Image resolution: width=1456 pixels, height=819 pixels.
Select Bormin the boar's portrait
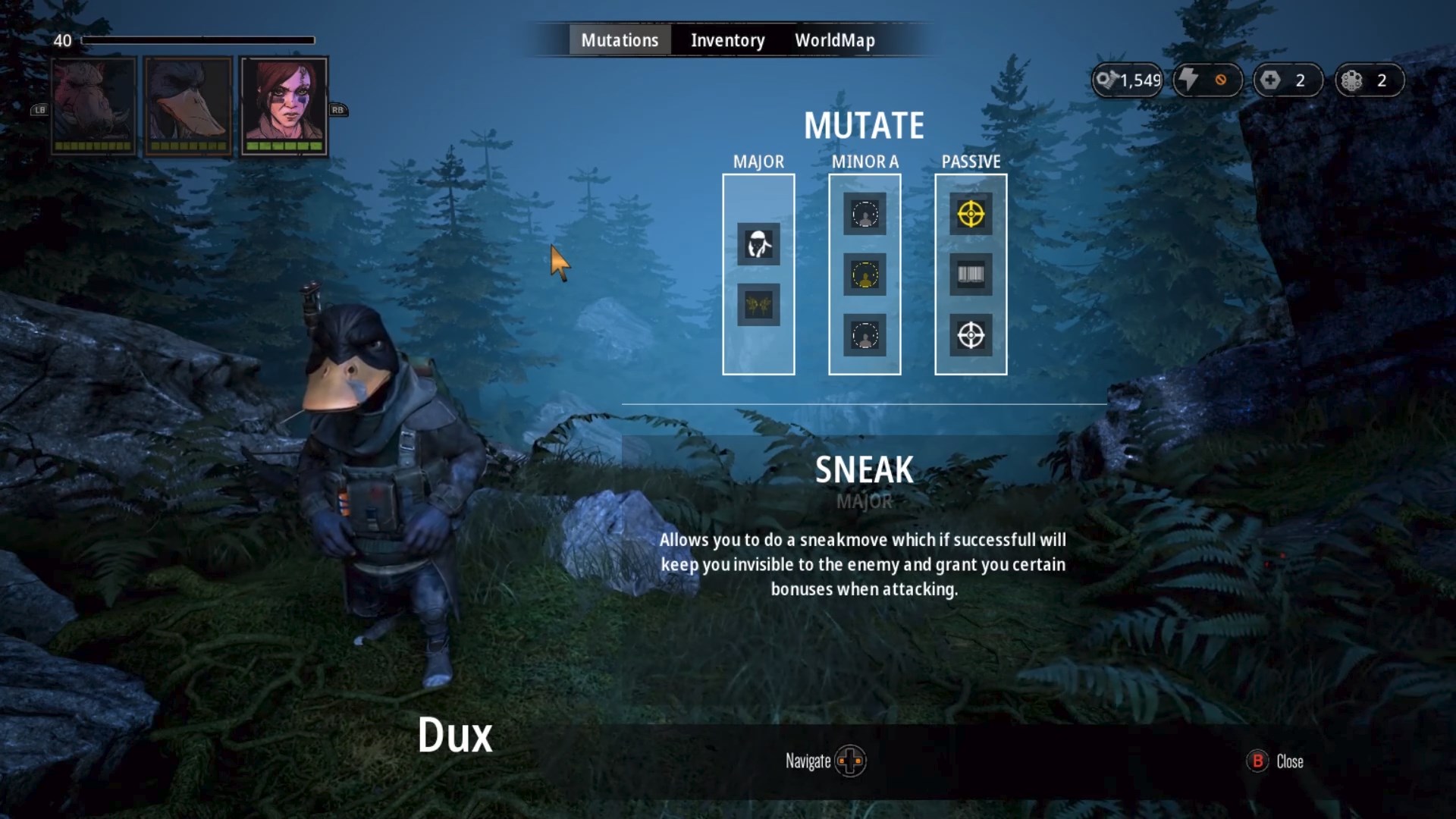click(x=94, y=105)
